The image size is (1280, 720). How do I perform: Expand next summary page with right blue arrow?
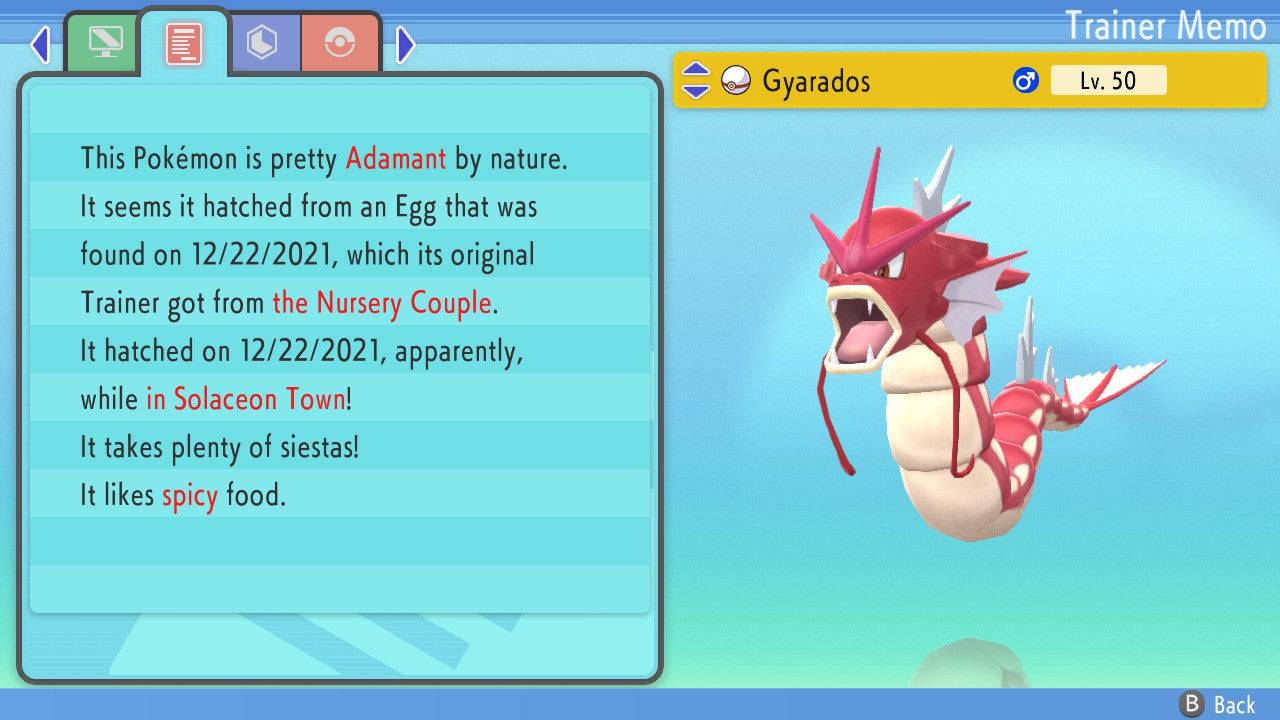click(x=403, y=45)
